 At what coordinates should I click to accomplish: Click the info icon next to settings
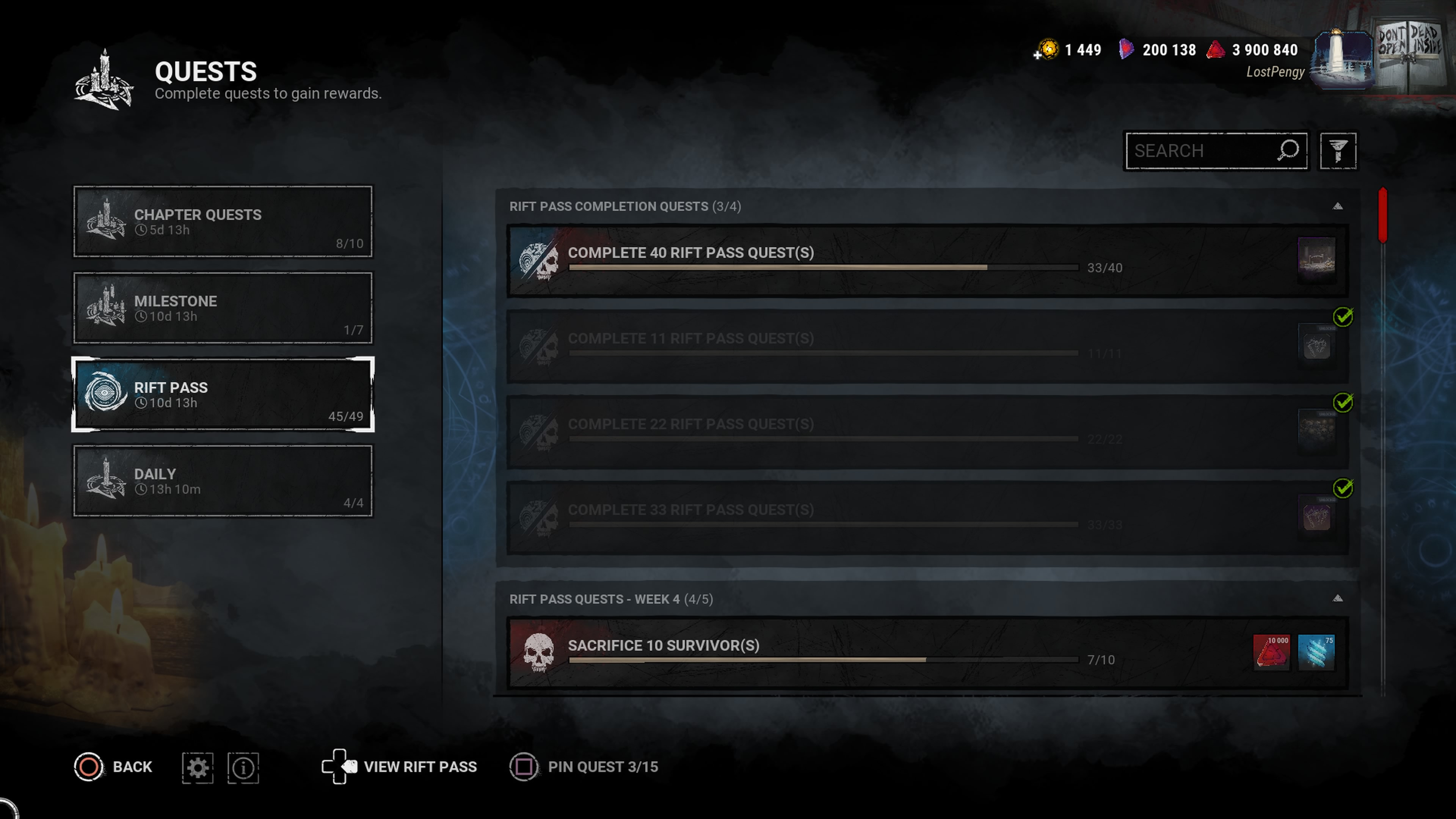click(243, 767)
